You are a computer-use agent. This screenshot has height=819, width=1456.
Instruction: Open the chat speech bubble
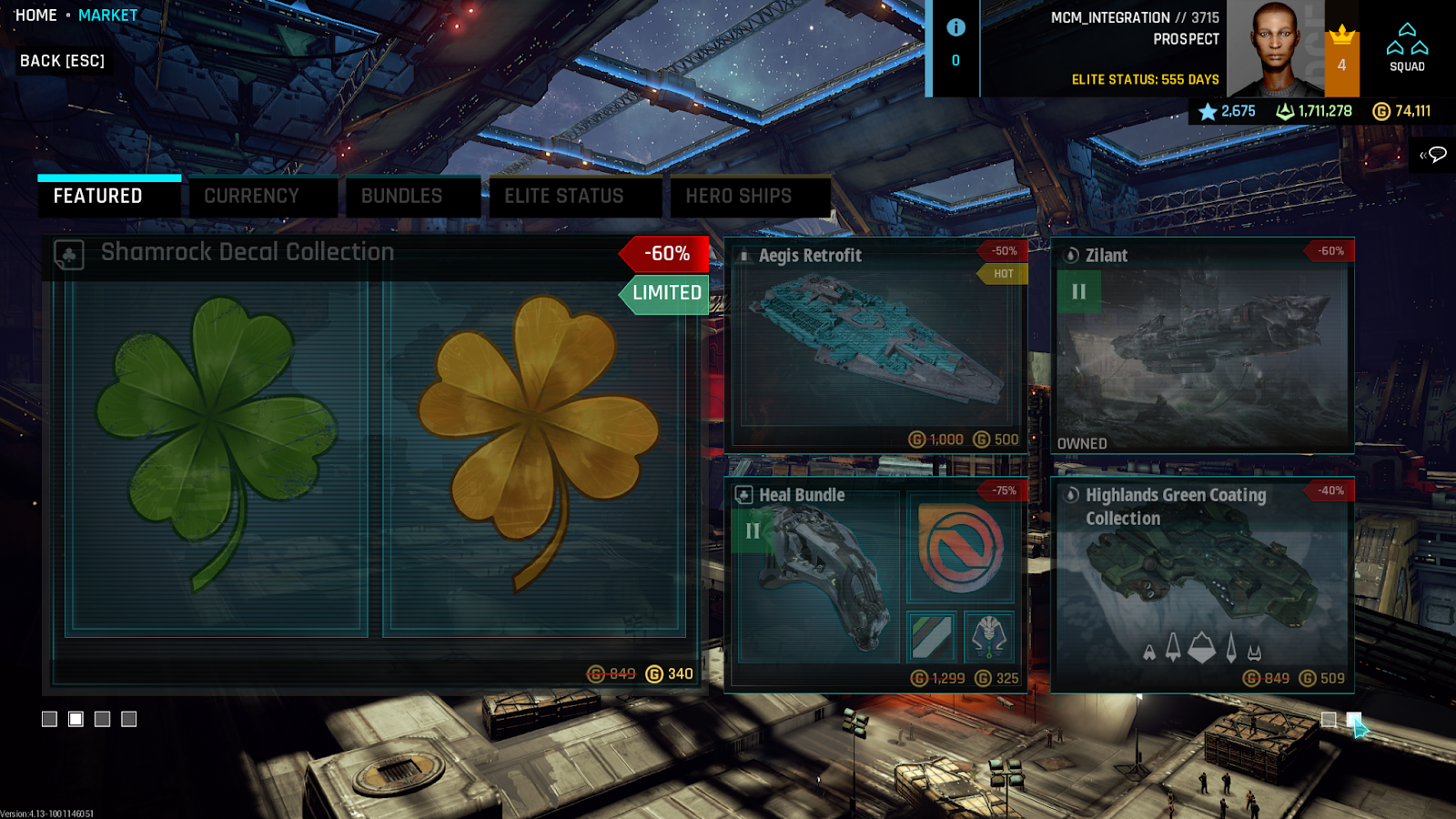coord(1434,155)
